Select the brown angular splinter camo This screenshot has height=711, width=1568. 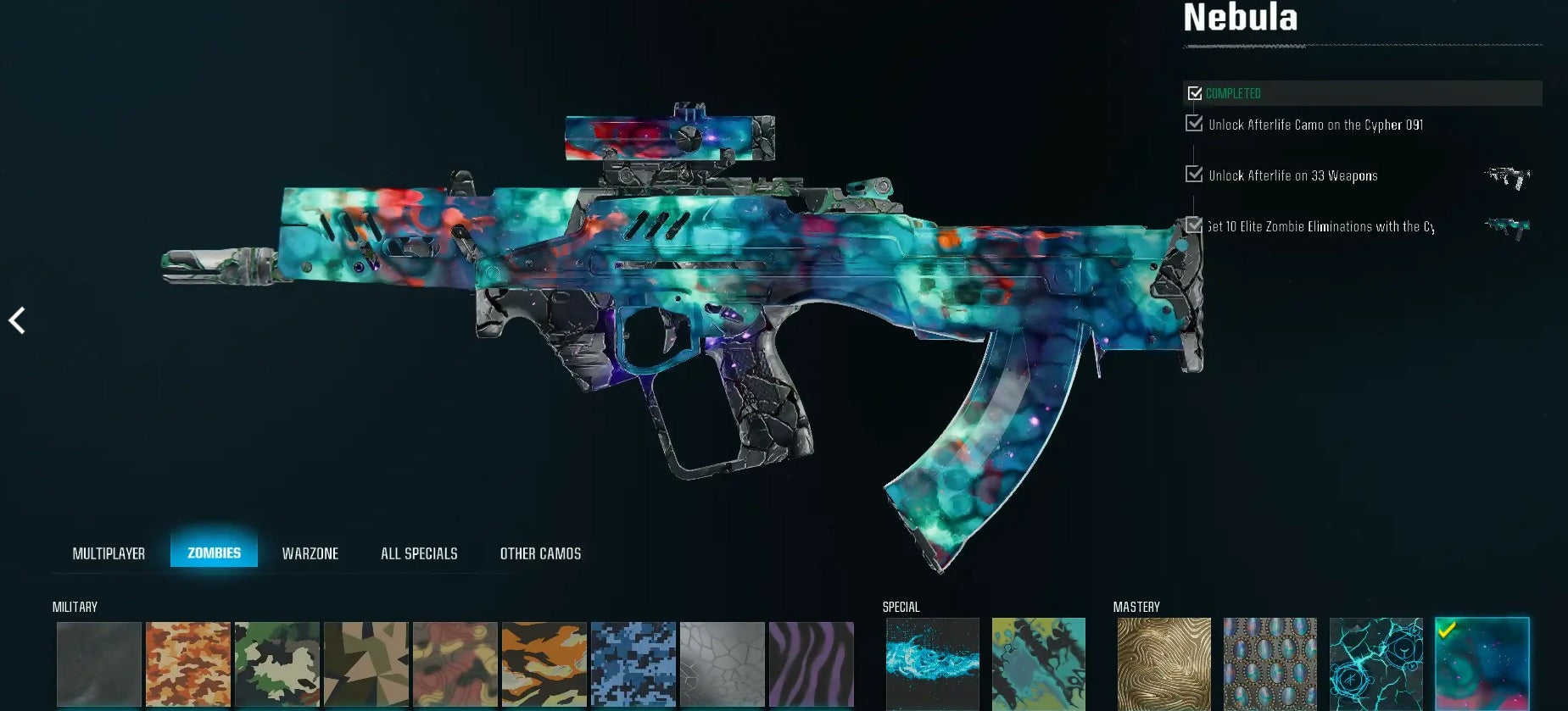click(x=366, y=664)
